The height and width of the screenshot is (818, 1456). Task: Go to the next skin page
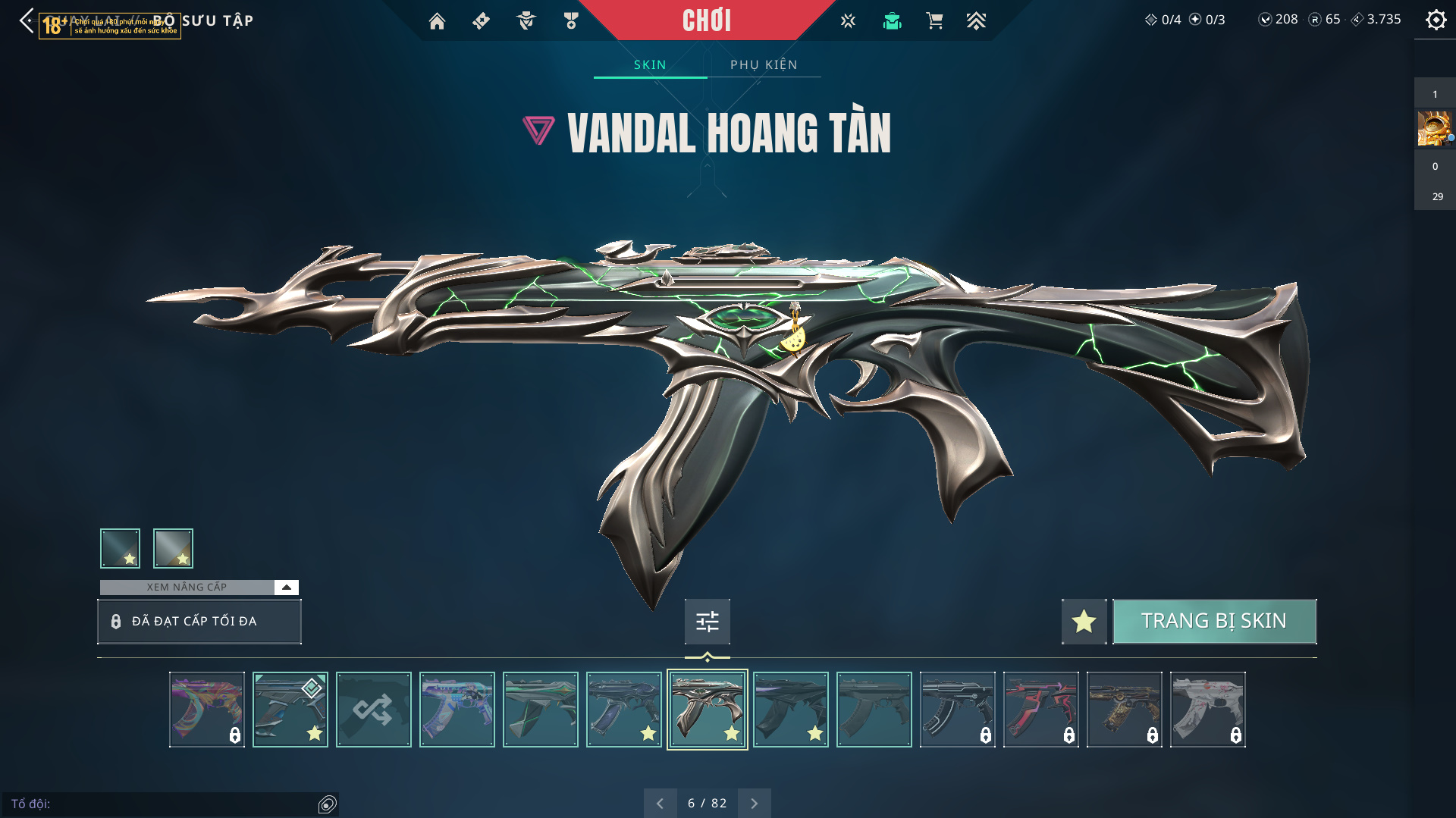pos(754,803)
